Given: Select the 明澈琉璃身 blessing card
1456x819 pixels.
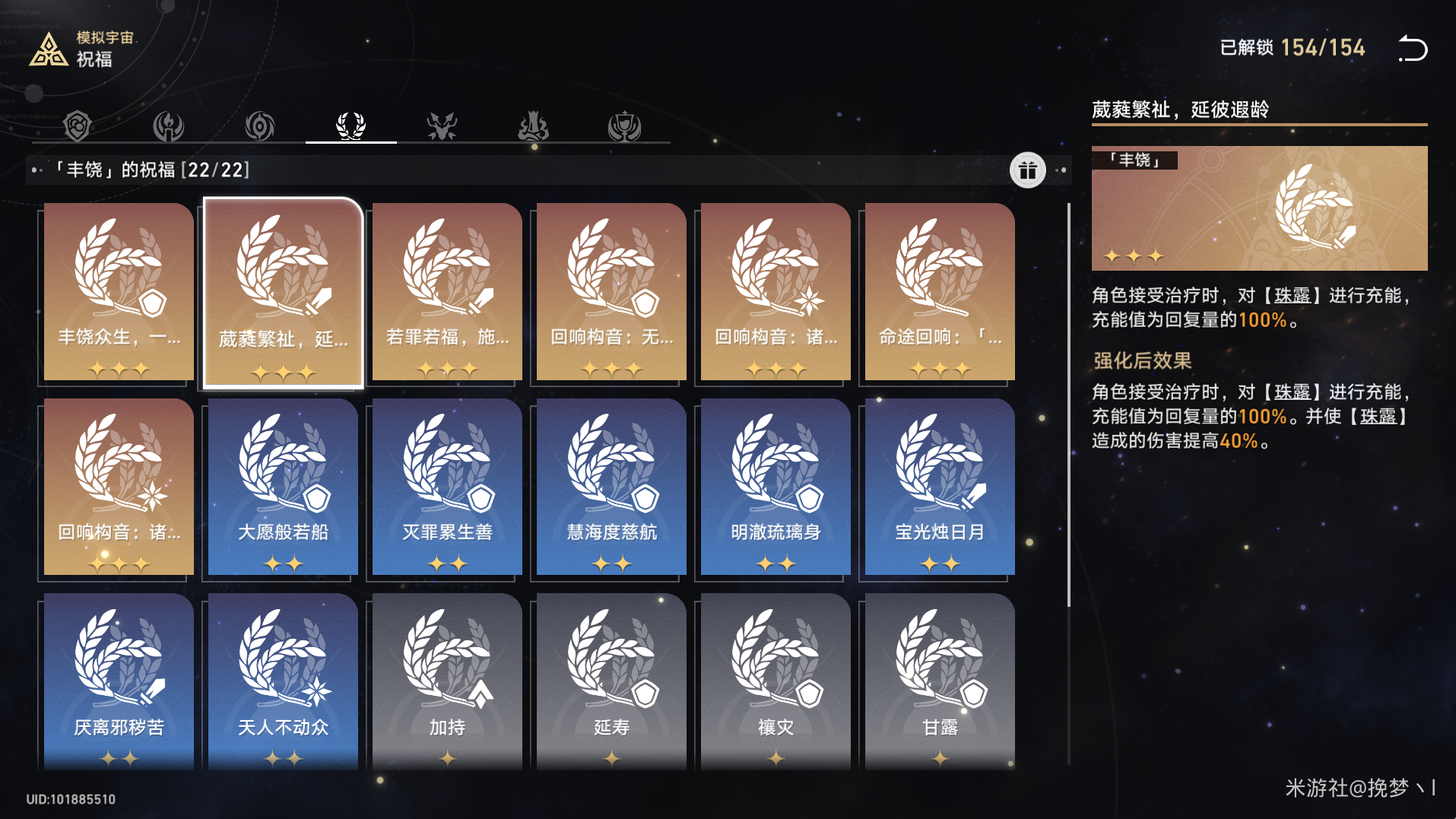Looking at the screenshot, I should [x=776, y=487].
